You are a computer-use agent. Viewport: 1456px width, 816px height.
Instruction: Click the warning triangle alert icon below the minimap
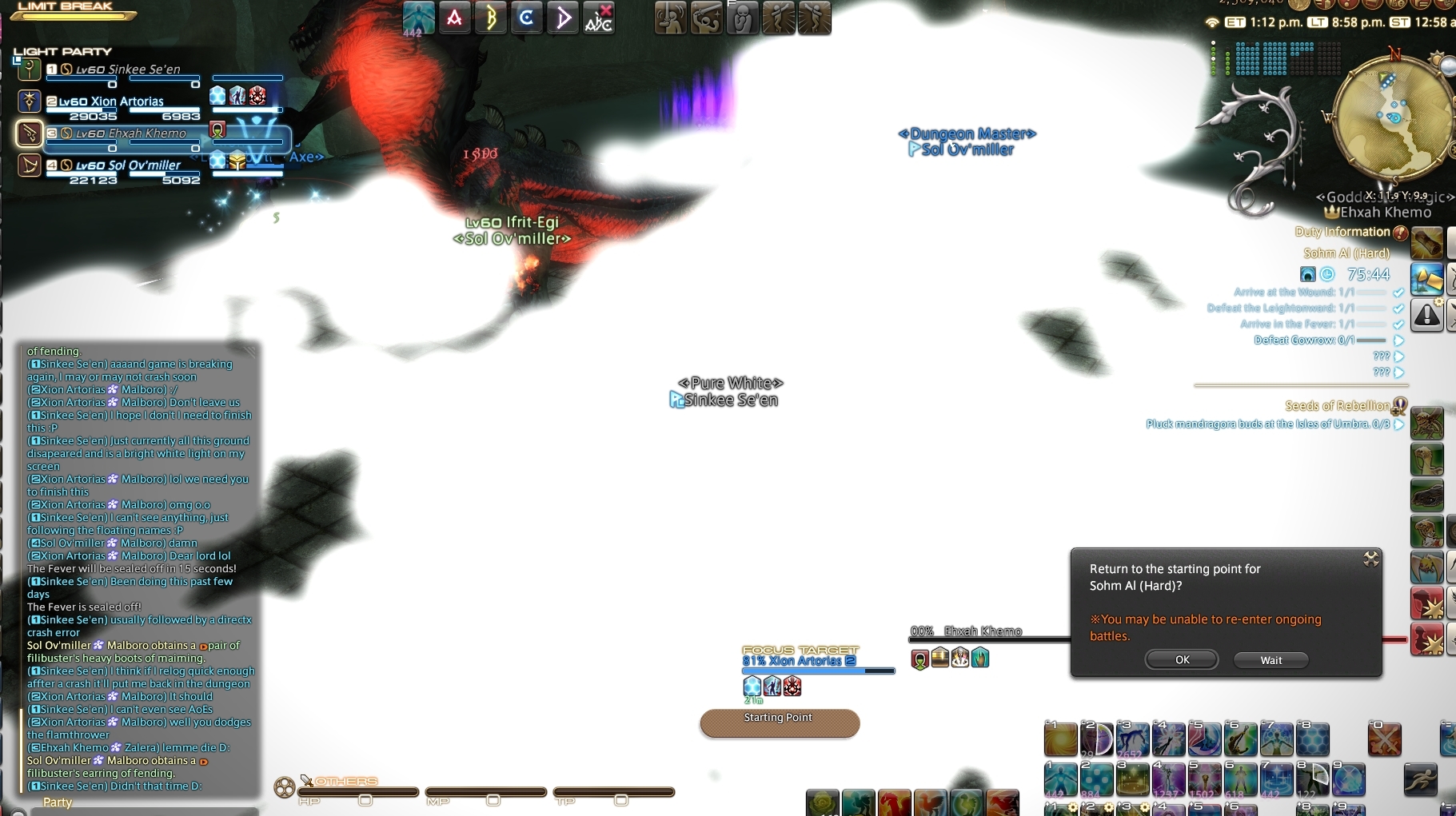(1427, 316)
